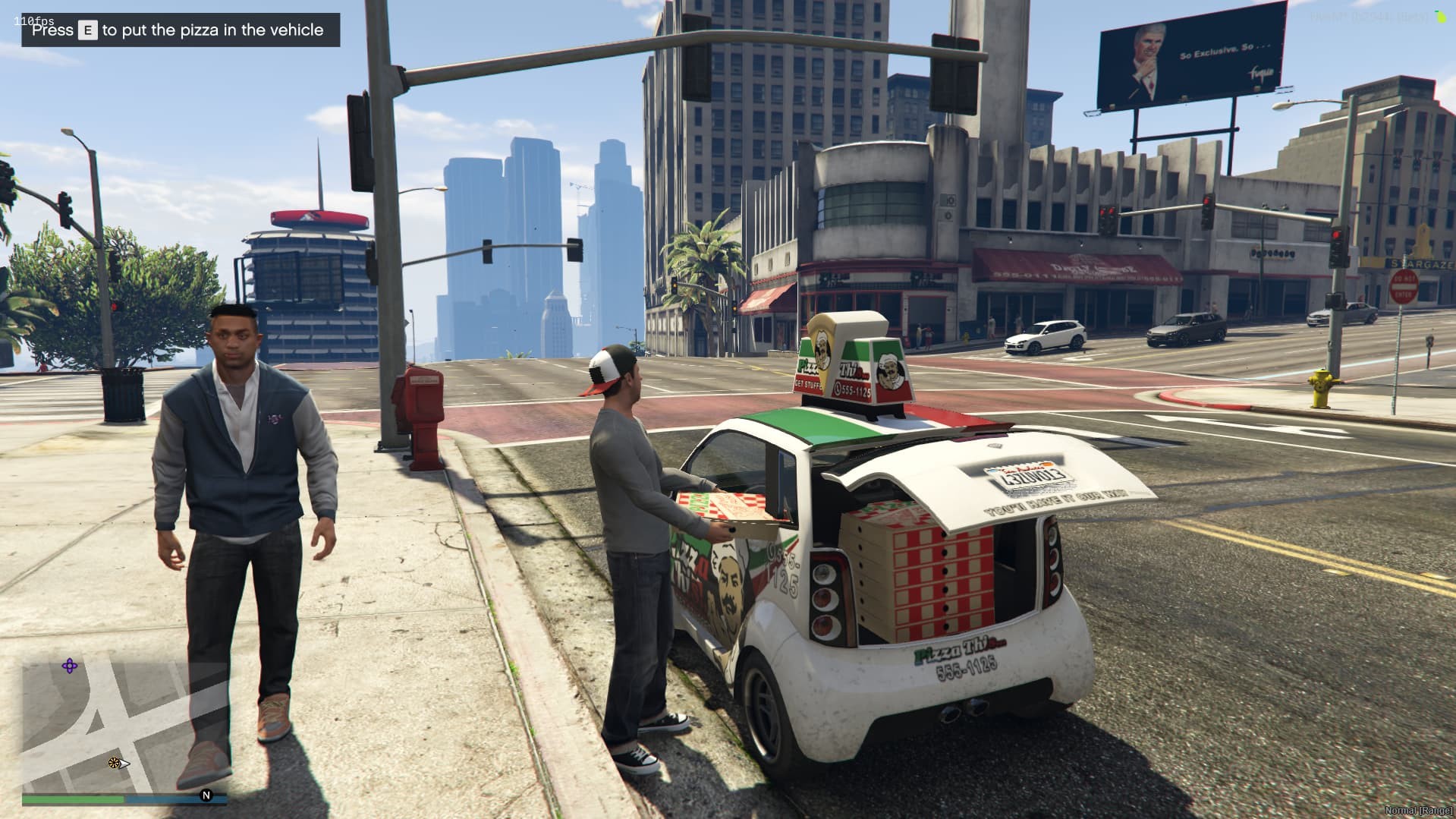Click the white player arrow on the minimap
Screen dimensions: 1456x819
click(124, 764)
